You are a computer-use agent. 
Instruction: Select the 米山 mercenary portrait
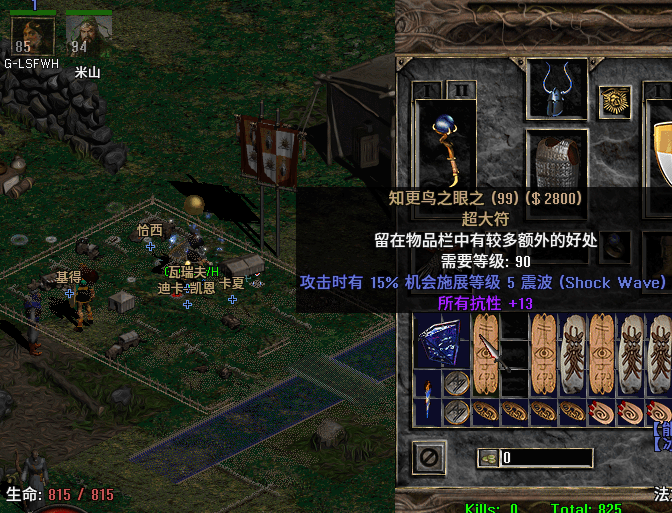(x=87, y=36)
